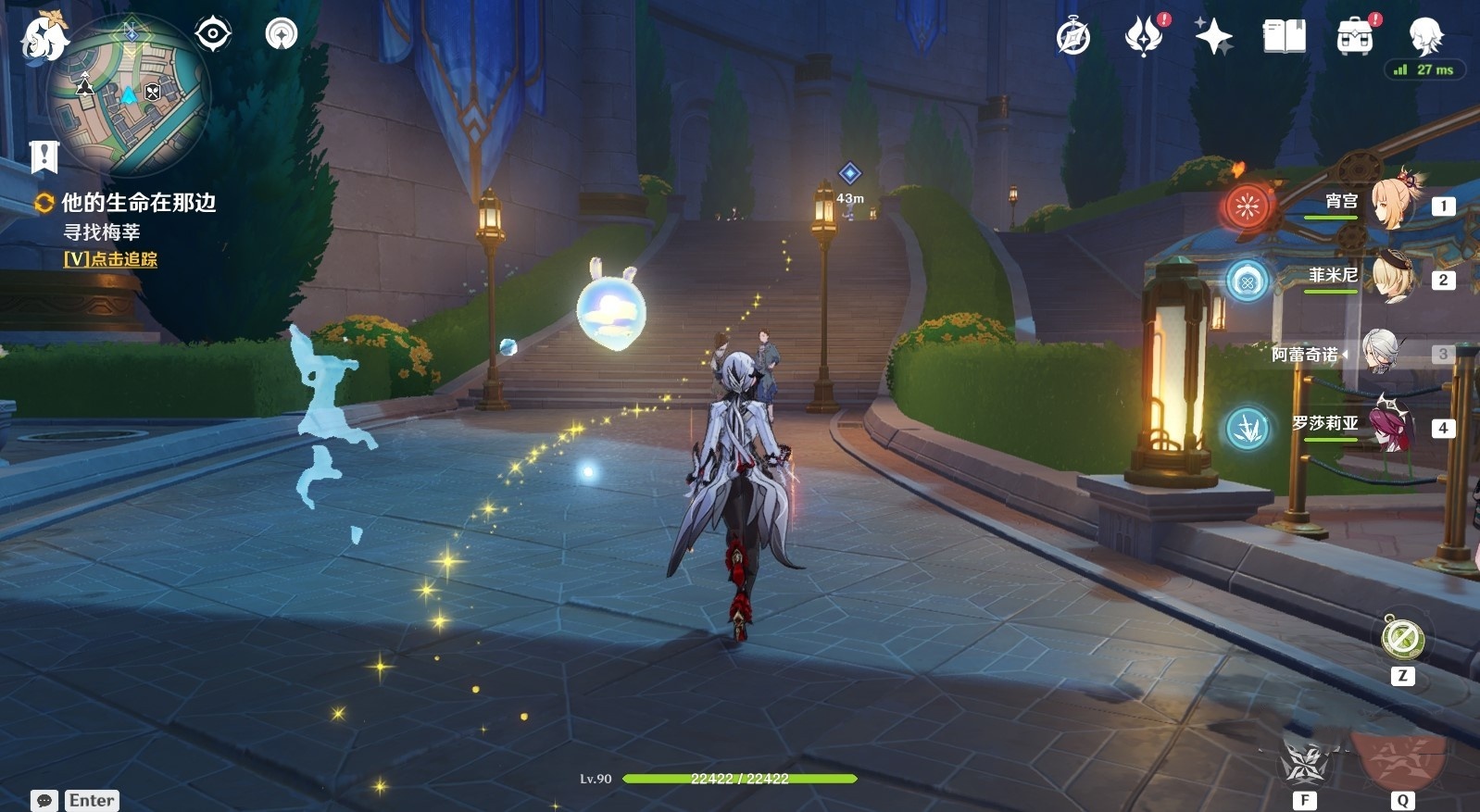Select active character 阿蕾奇诺 in party list
Image resolution: width=1480 pixels, height=812 pixels.
point(1382,353)
